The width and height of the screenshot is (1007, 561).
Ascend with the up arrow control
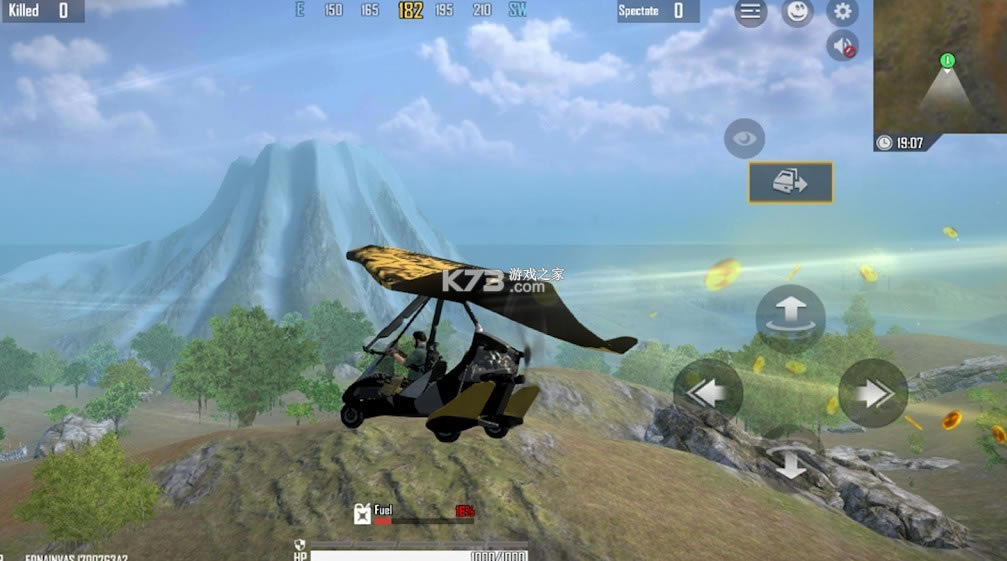tap(790, 318)
